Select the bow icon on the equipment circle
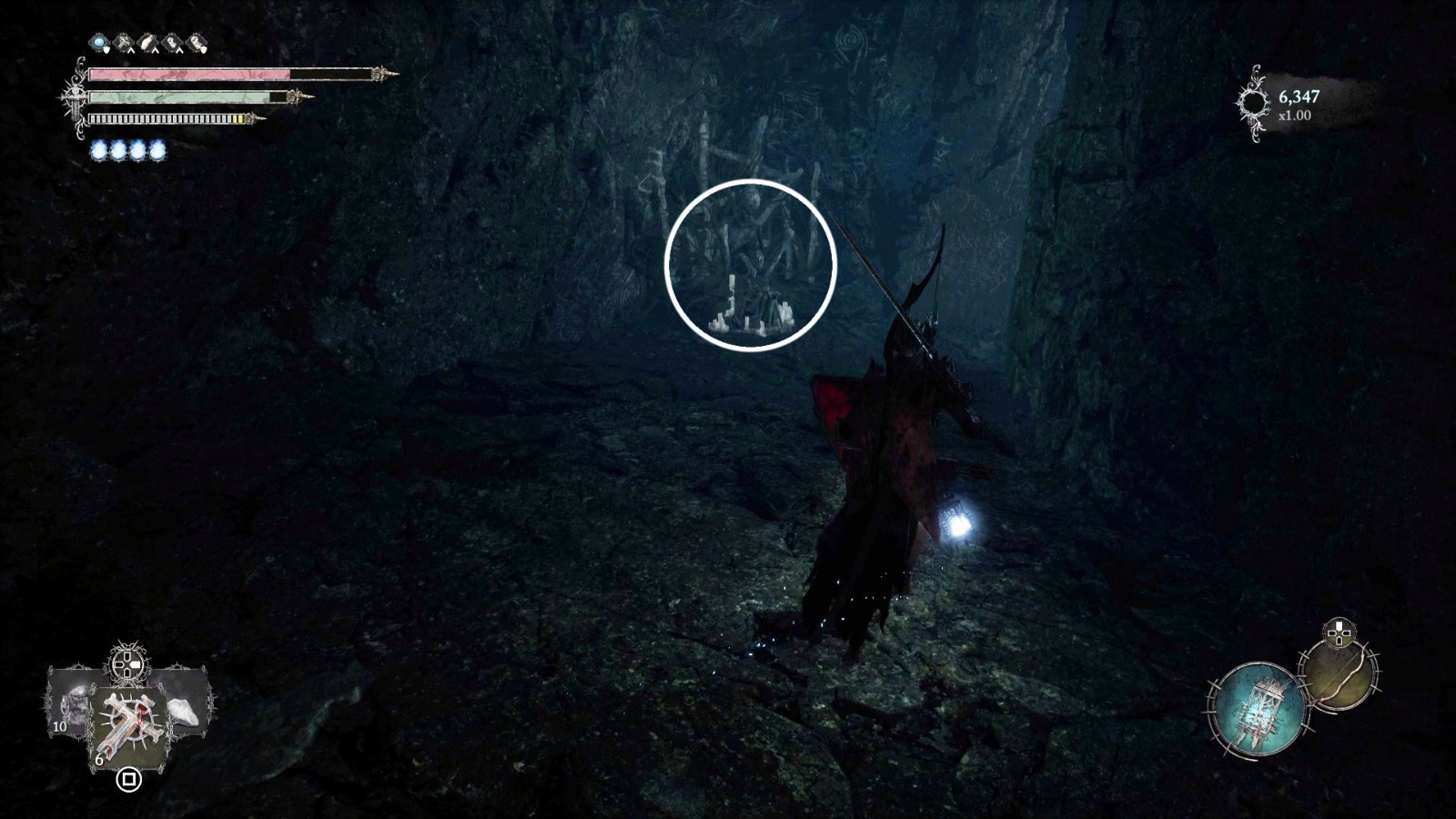The height and width of the screenshot is (819, 1456). tap(1340, 675)
